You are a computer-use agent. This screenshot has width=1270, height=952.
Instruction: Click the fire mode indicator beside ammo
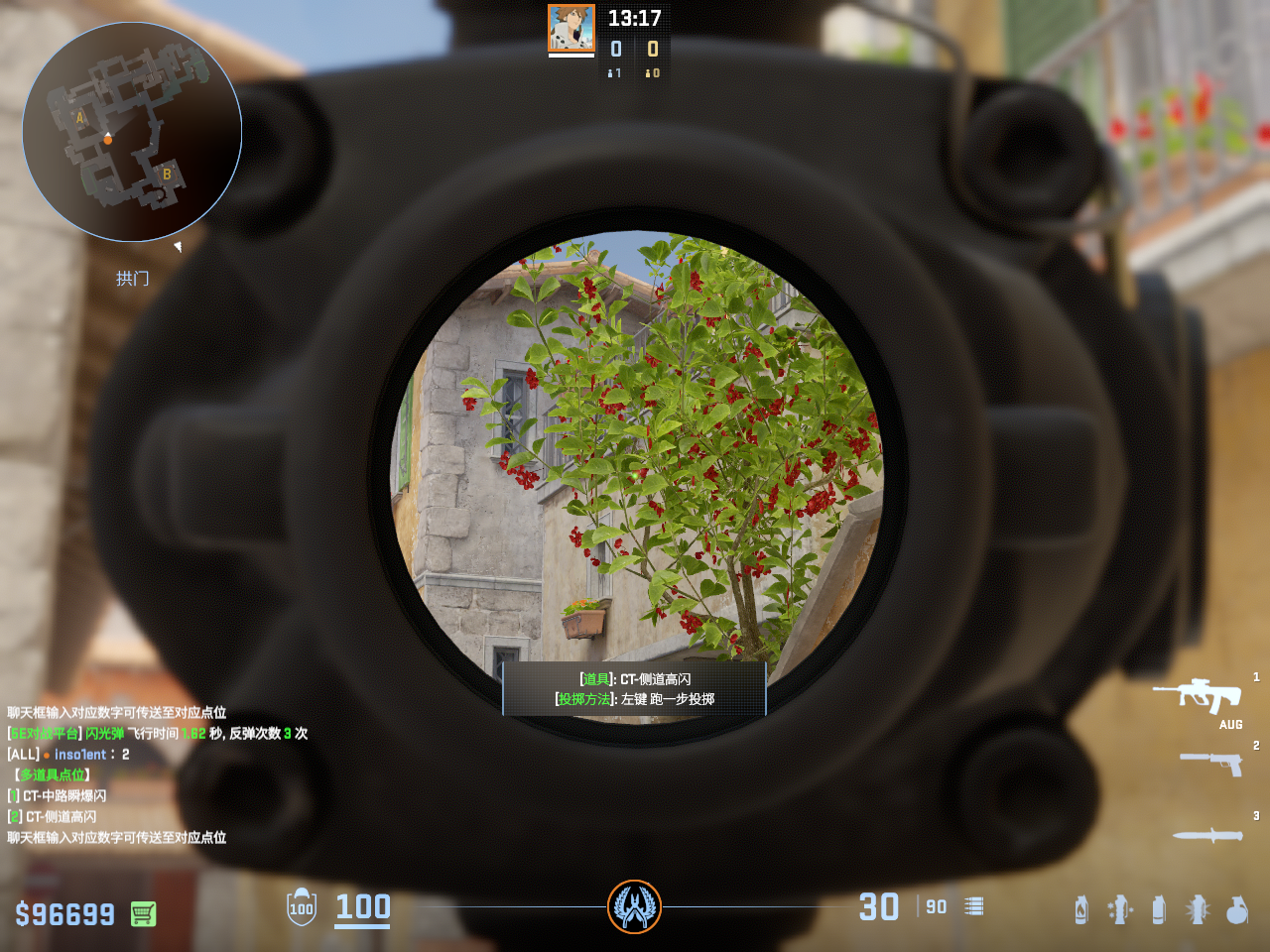click(974, 906)
